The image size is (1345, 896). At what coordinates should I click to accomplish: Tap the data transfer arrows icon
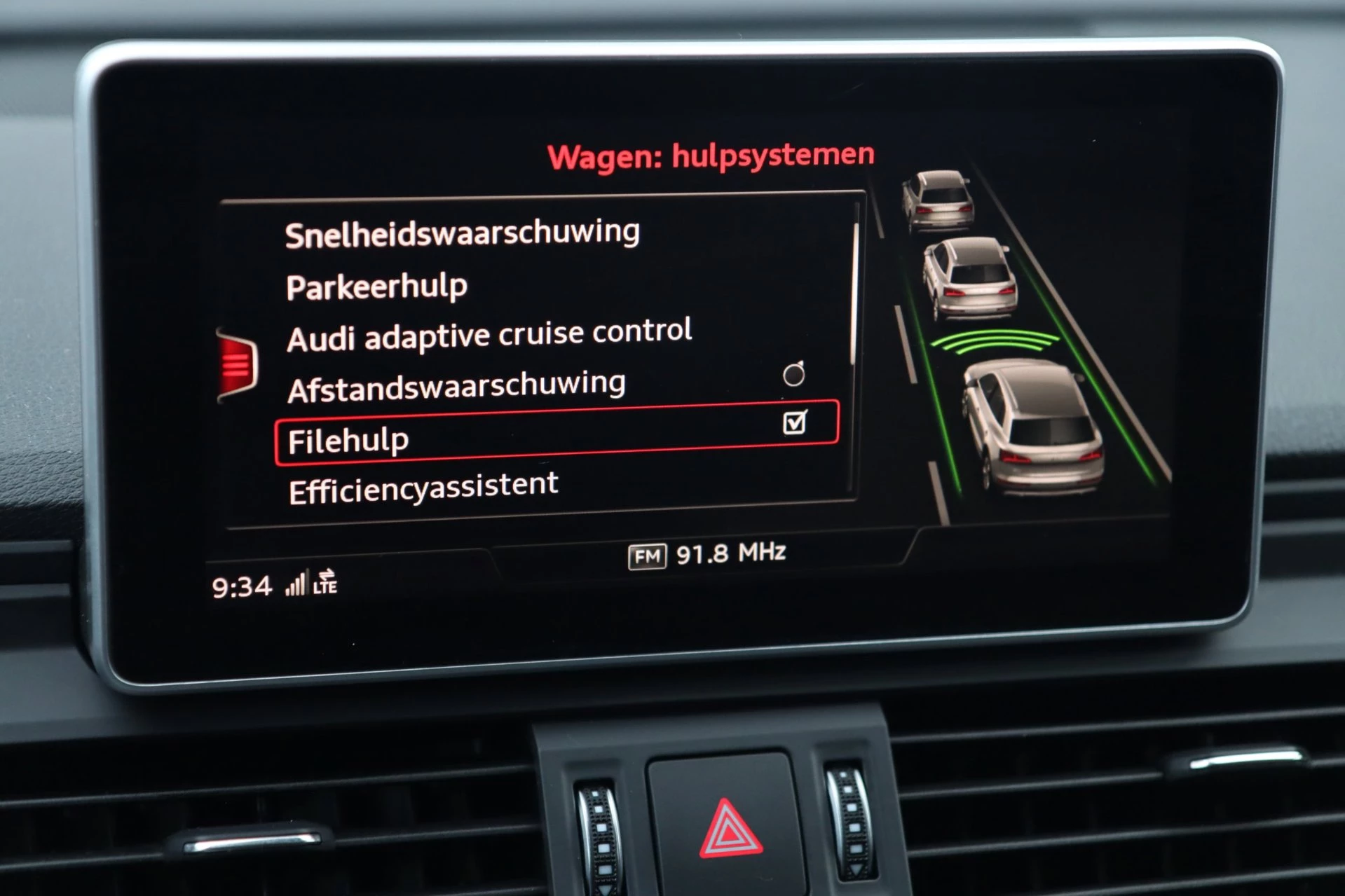click(x=327, y=573)
